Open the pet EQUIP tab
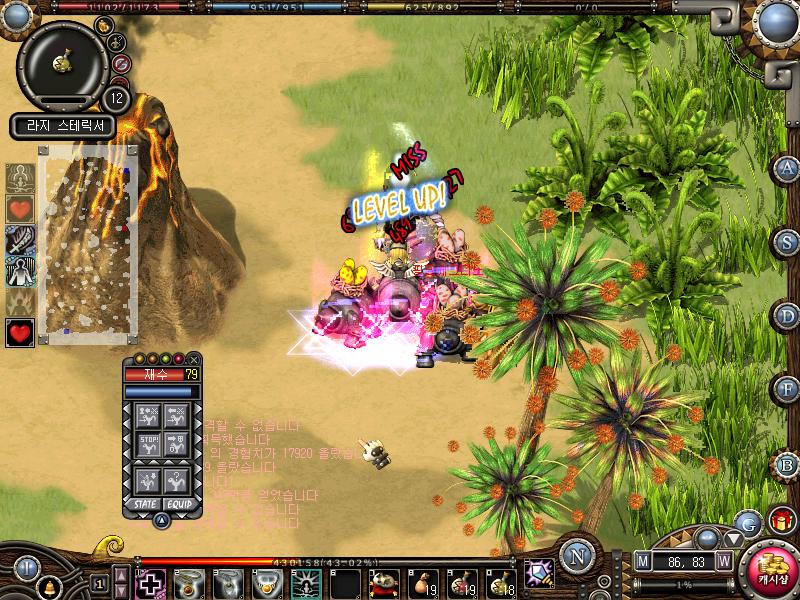 pos(178,504)
